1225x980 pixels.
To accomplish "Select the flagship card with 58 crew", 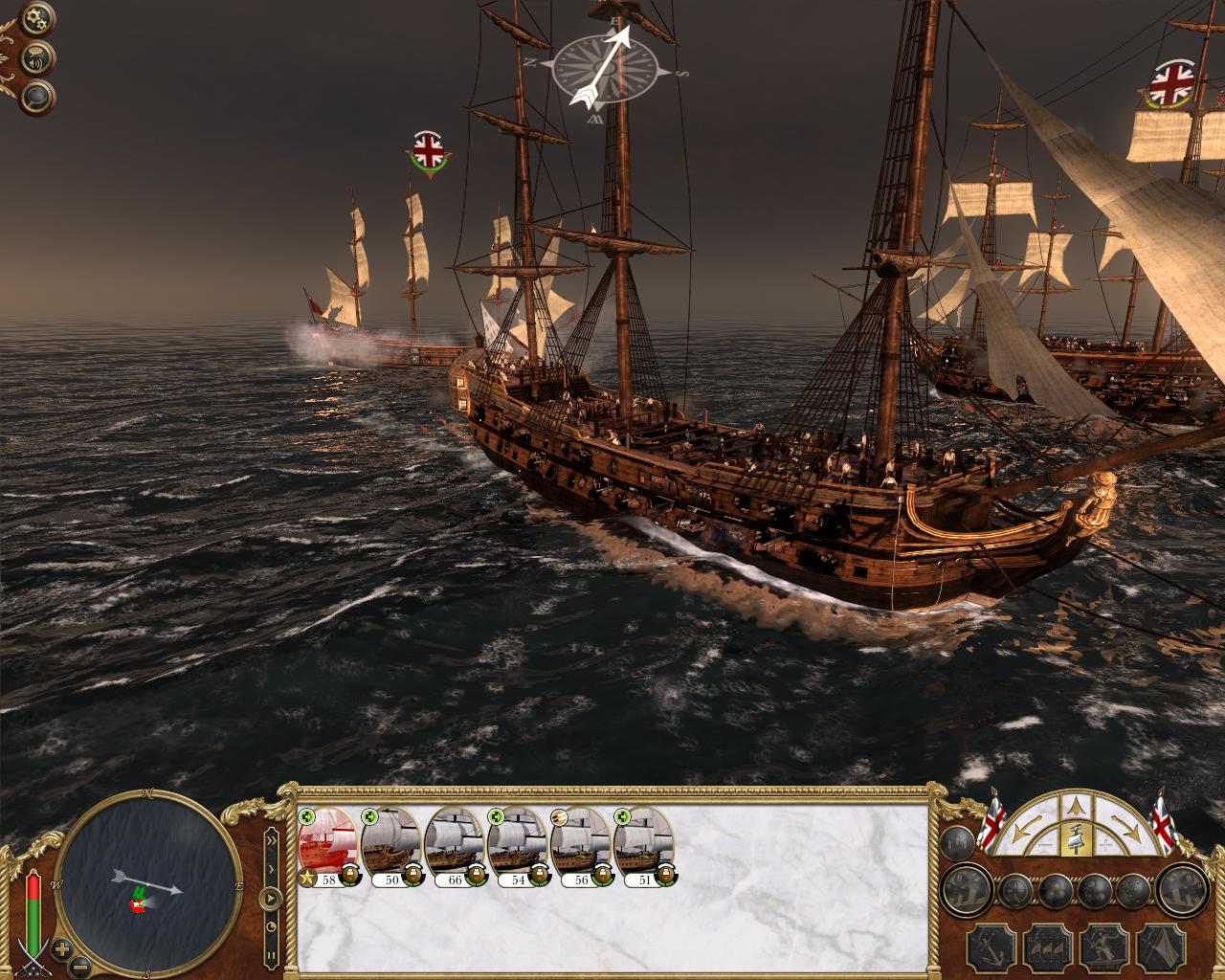I will tap(328, 842).
